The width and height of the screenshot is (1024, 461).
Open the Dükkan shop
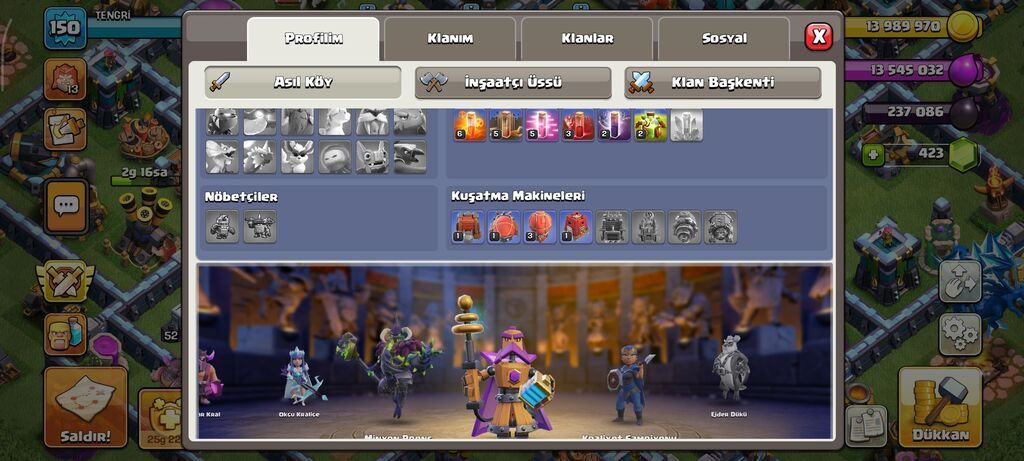pyautogui.click(x=939, y=406)
